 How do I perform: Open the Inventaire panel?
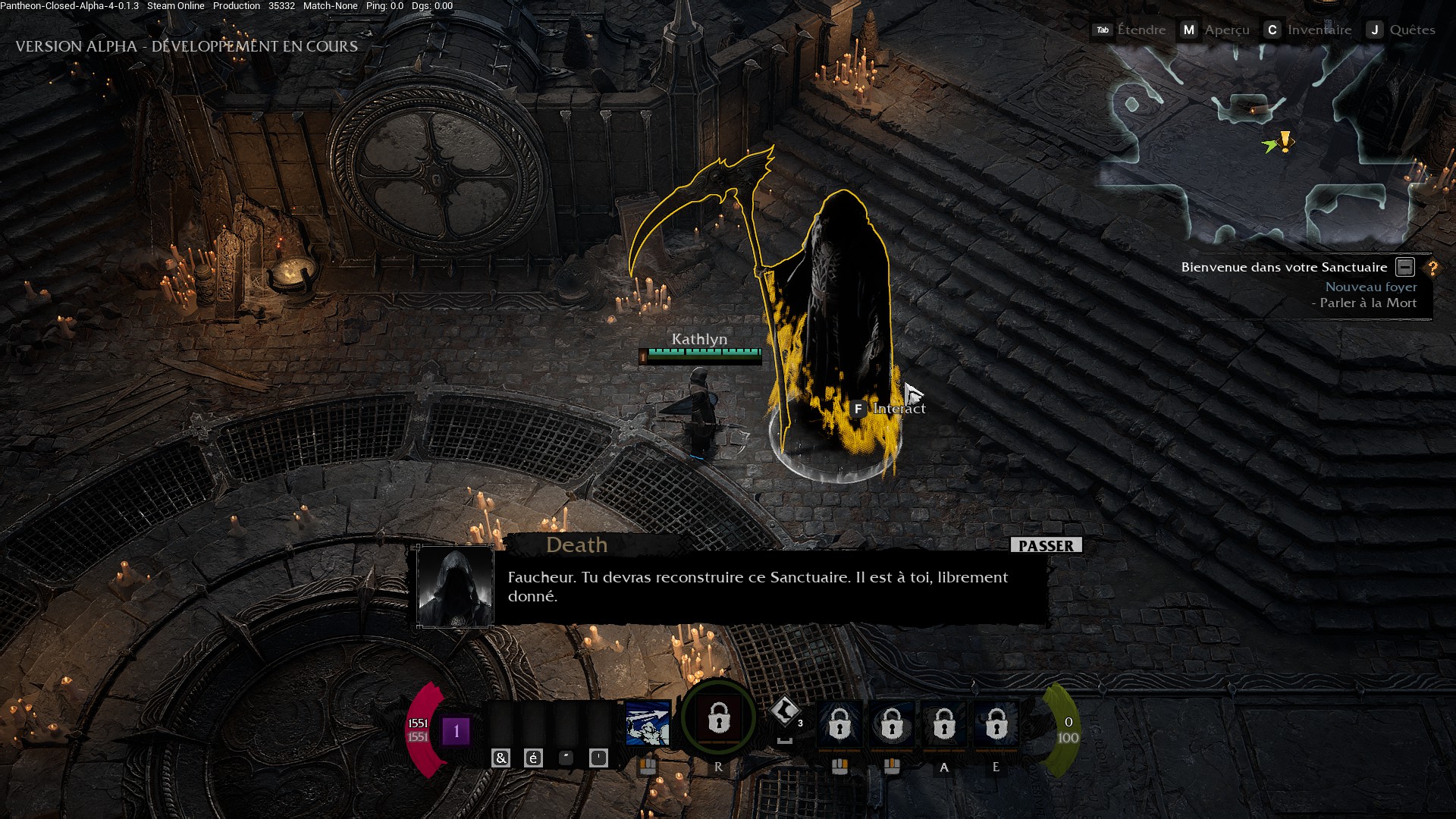click(1308, 30)
